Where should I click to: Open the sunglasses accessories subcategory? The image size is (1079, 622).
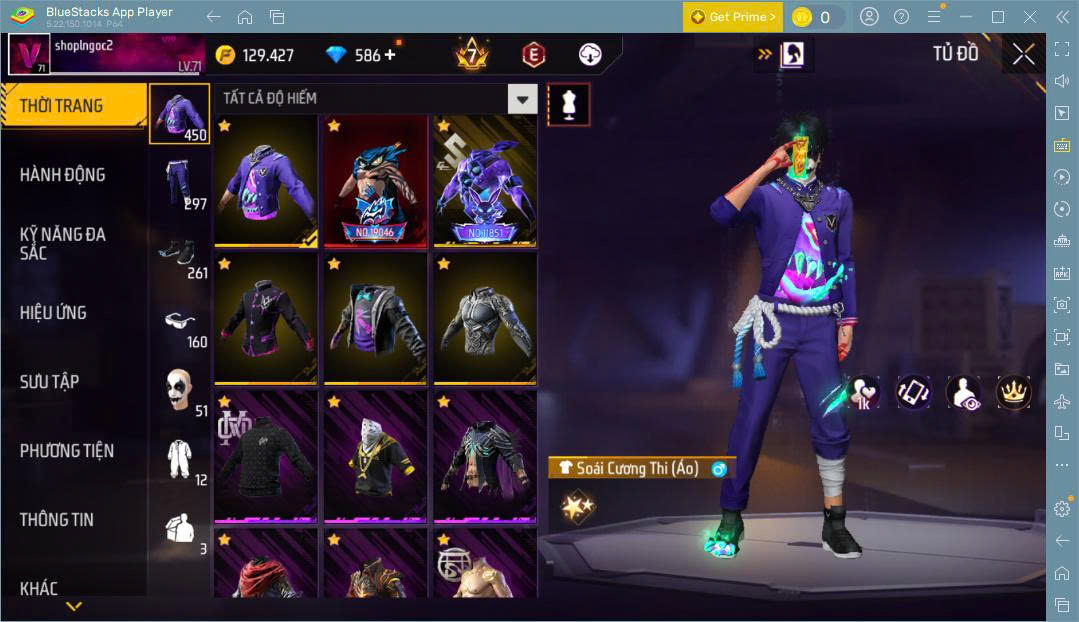pyautogui.click(x=180, y=322)
